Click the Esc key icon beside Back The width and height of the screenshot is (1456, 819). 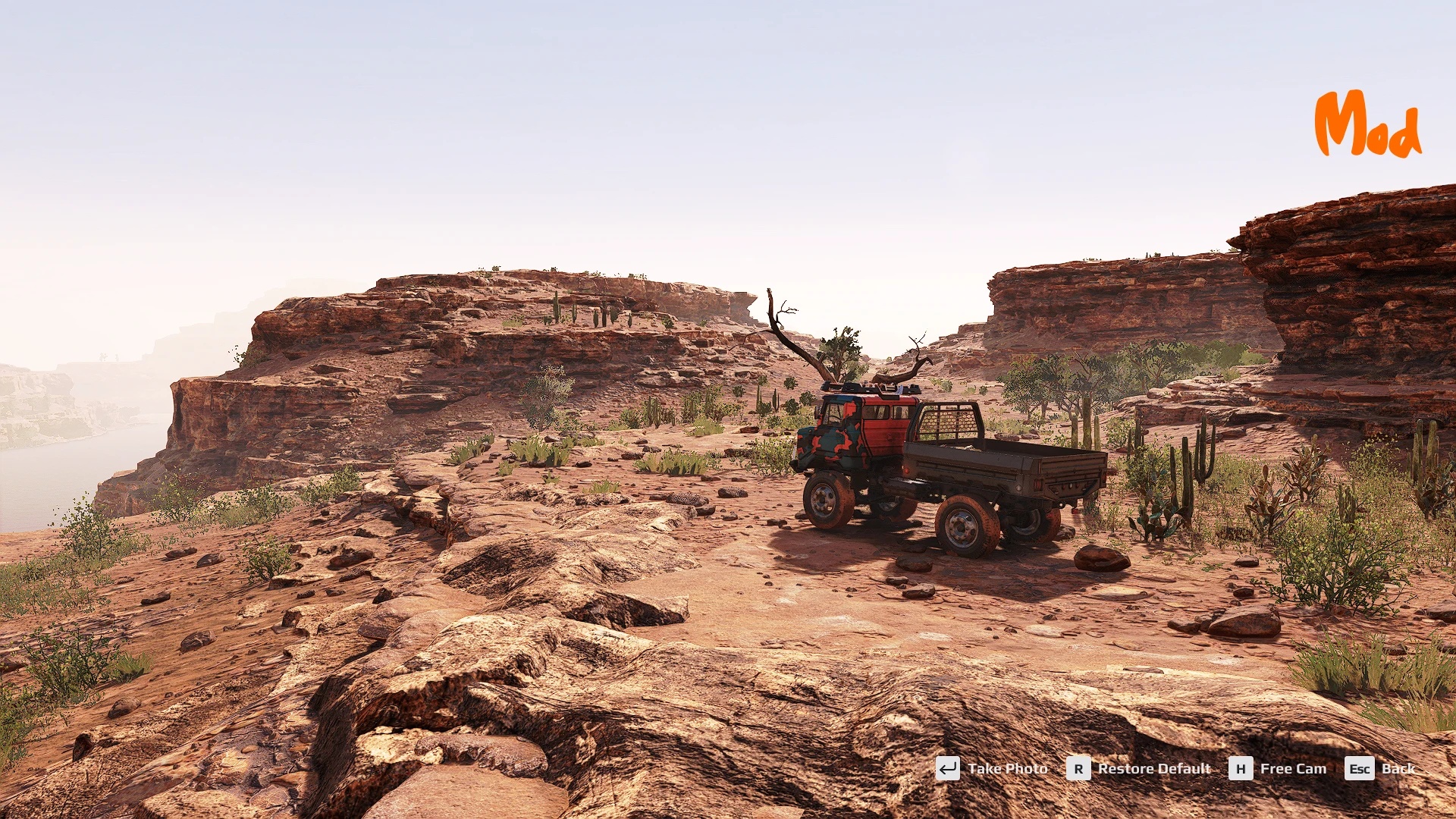point(1359,768)
